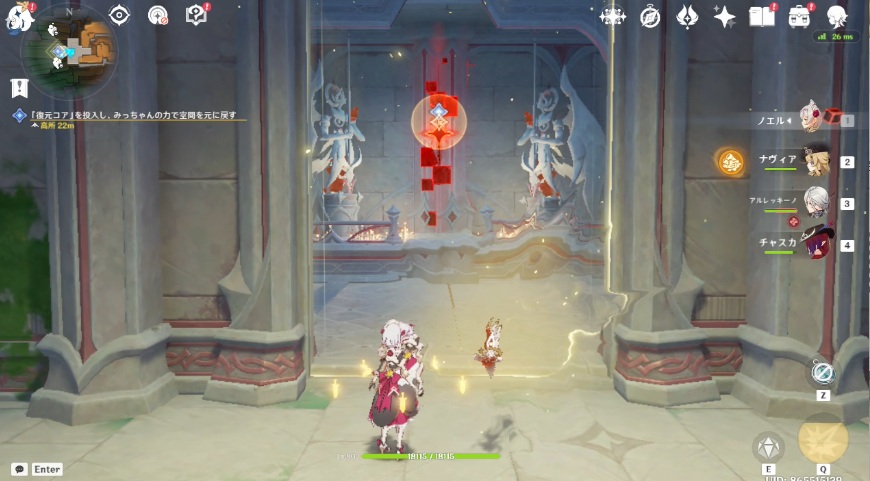Open the Wish four-pointed star icon
The image size is (870, 481).
(725, 16)
